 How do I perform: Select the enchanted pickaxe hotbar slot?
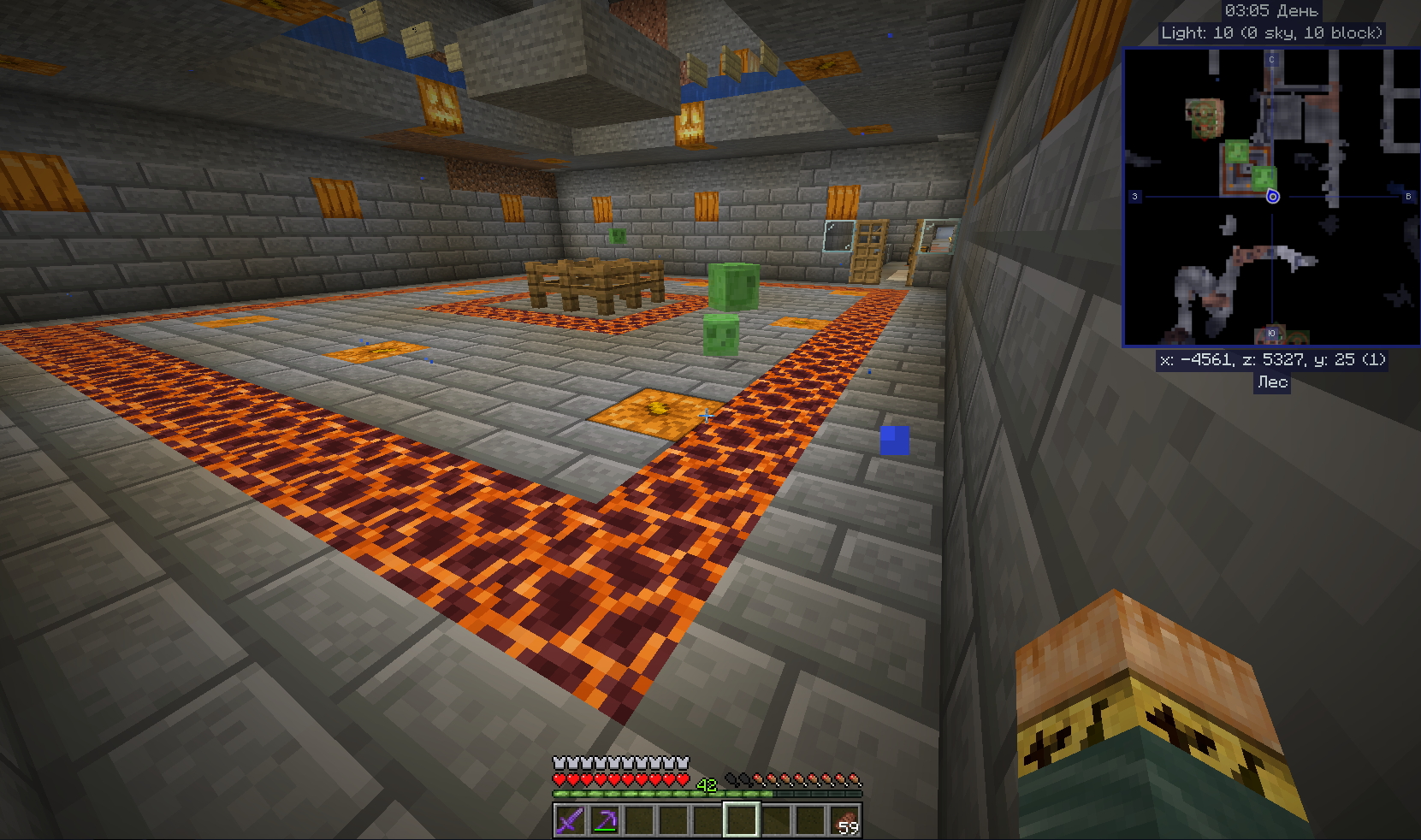(x=604, y=821)
